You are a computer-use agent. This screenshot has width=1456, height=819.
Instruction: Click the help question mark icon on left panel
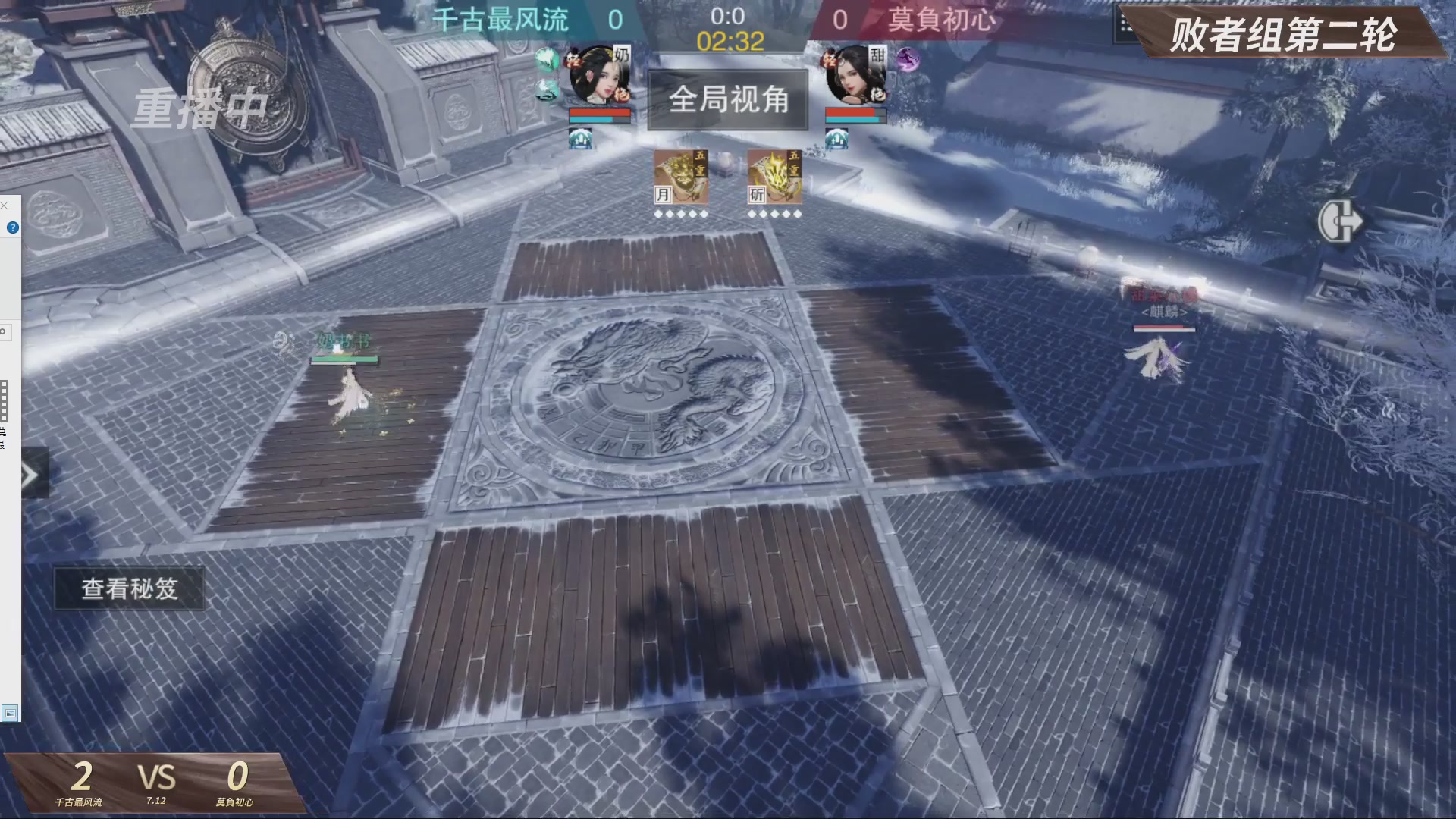pyautogui.click(x=14, y=227)
